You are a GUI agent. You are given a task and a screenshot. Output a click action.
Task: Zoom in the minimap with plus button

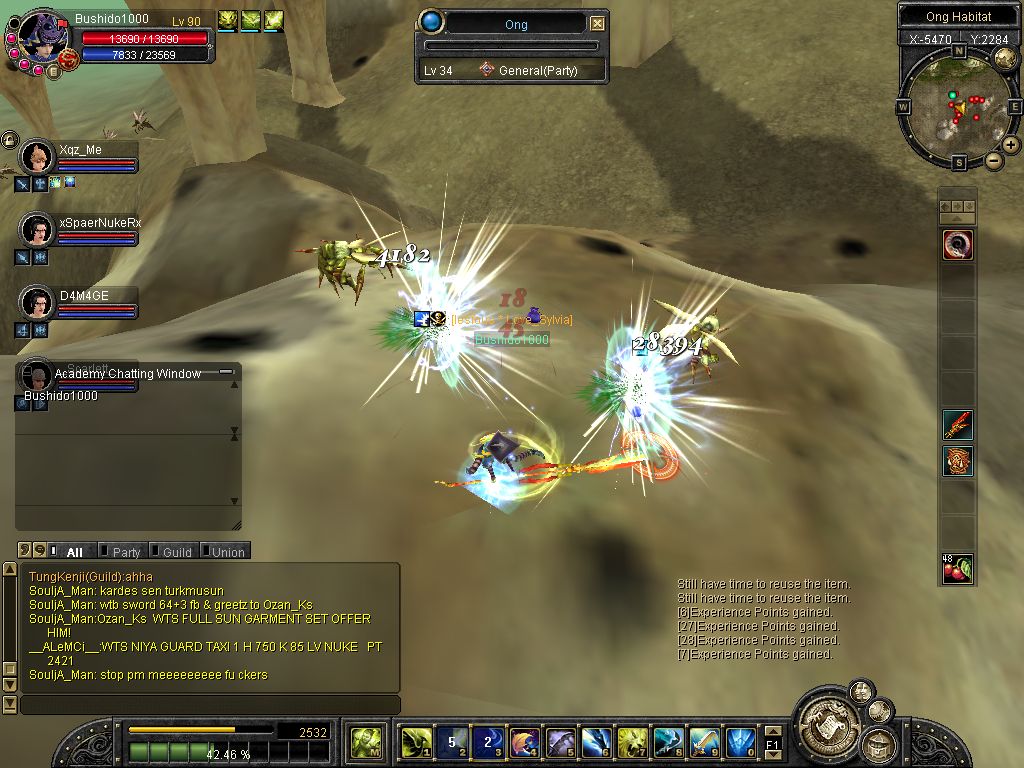[1011, 145]
